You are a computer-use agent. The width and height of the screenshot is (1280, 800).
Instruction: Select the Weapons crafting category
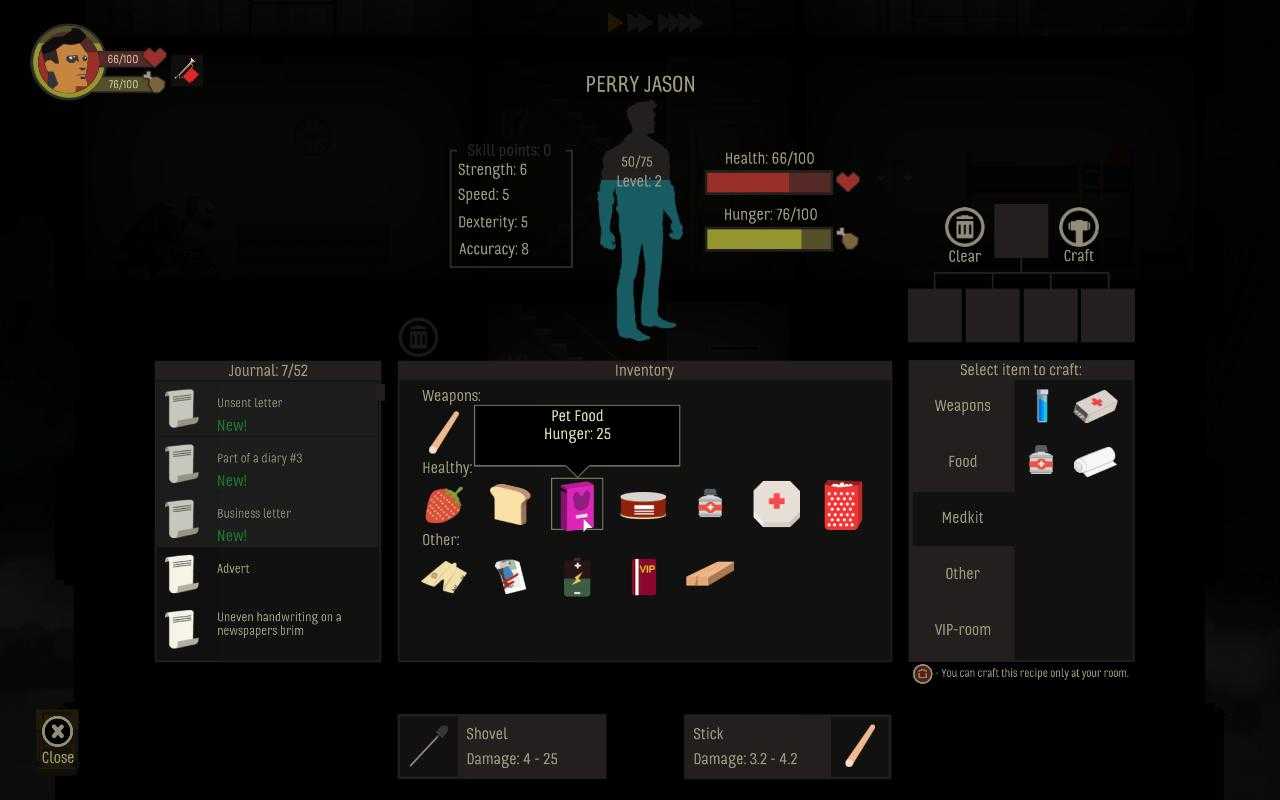point(961,405)
